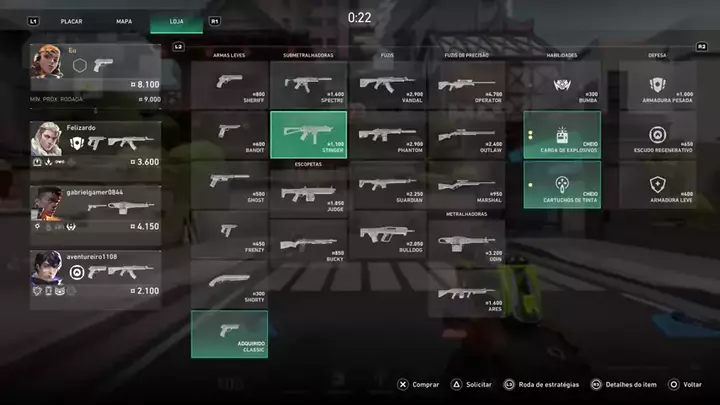Image resolution: width=720 pixels, height=405 pixels.
Task: Choose the Bumba ability
Action: [562, 85]
